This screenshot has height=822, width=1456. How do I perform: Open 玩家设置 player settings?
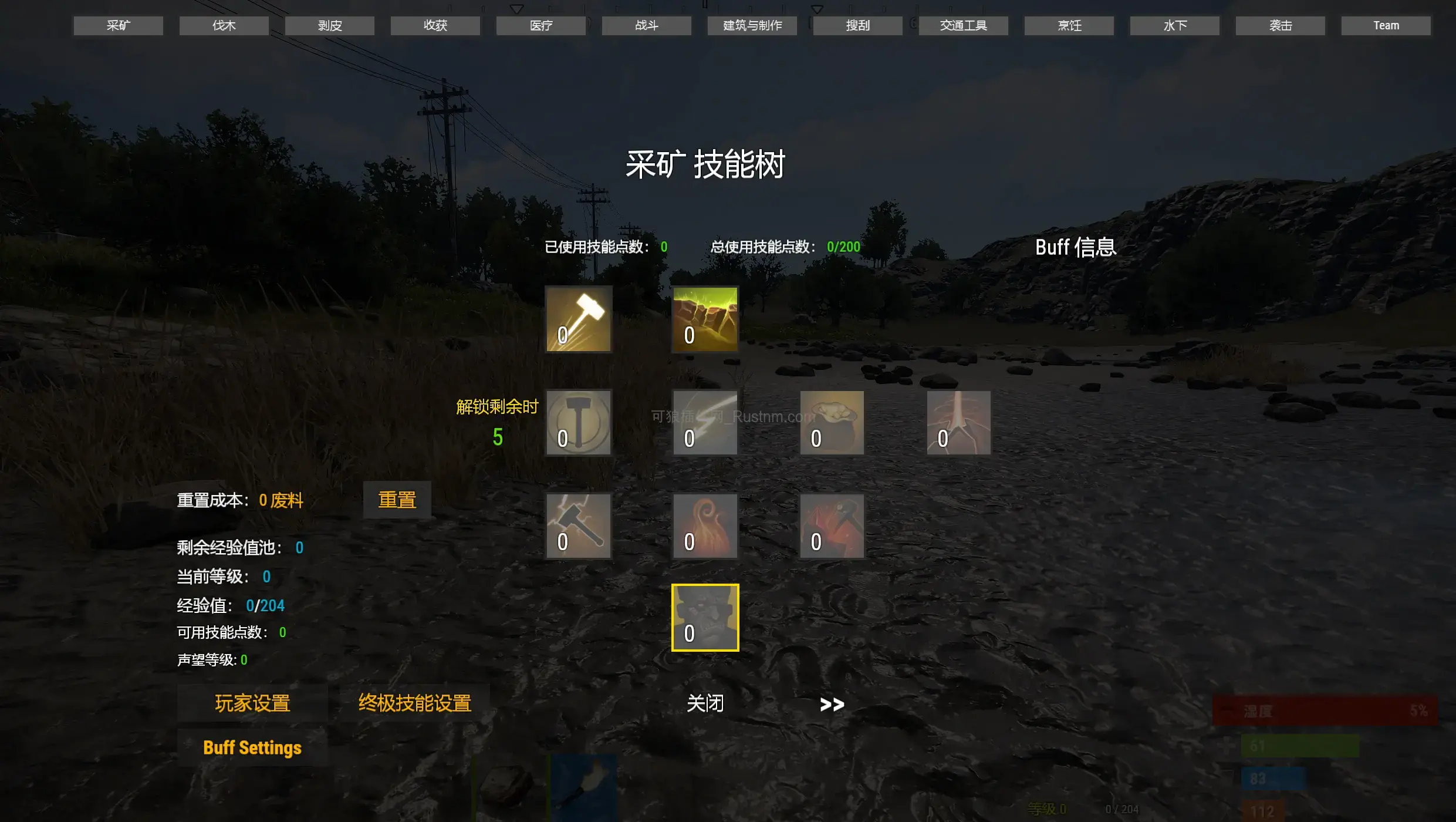coord(252,702)
